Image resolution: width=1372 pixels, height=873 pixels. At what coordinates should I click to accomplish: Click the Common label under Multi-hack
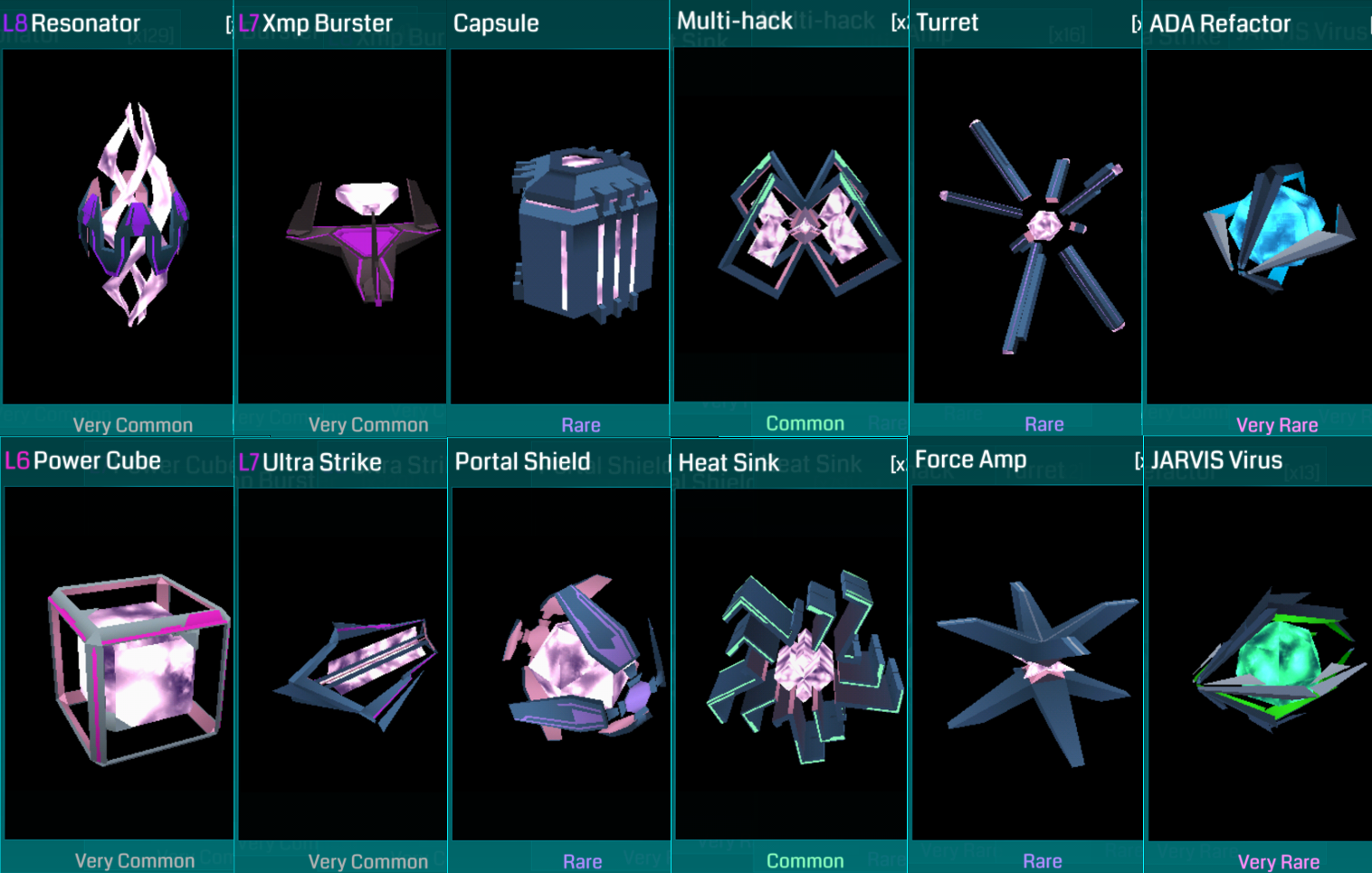(x=804, y=422)
